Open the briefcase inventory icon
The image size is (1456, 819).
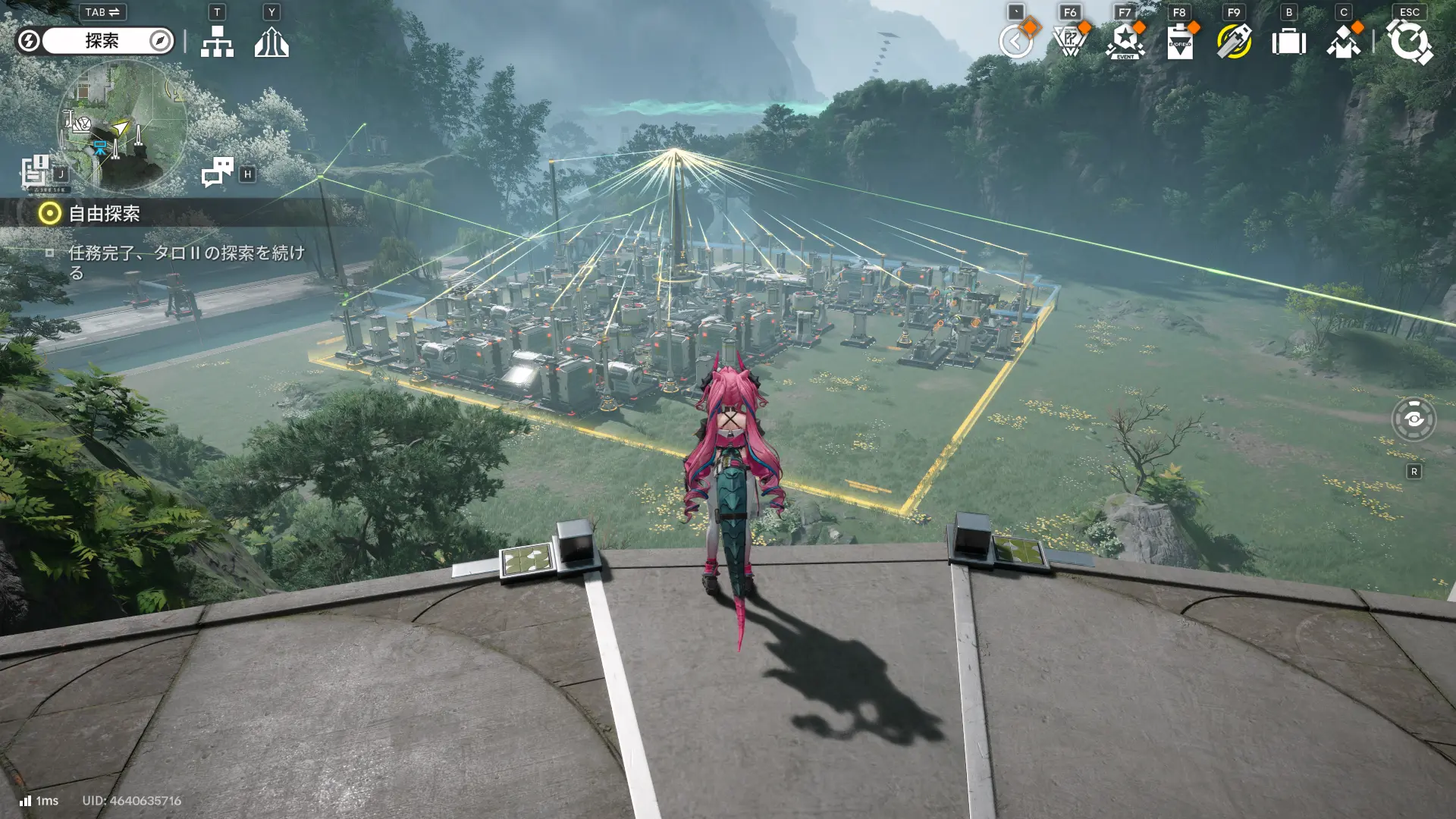[1288, 42]
